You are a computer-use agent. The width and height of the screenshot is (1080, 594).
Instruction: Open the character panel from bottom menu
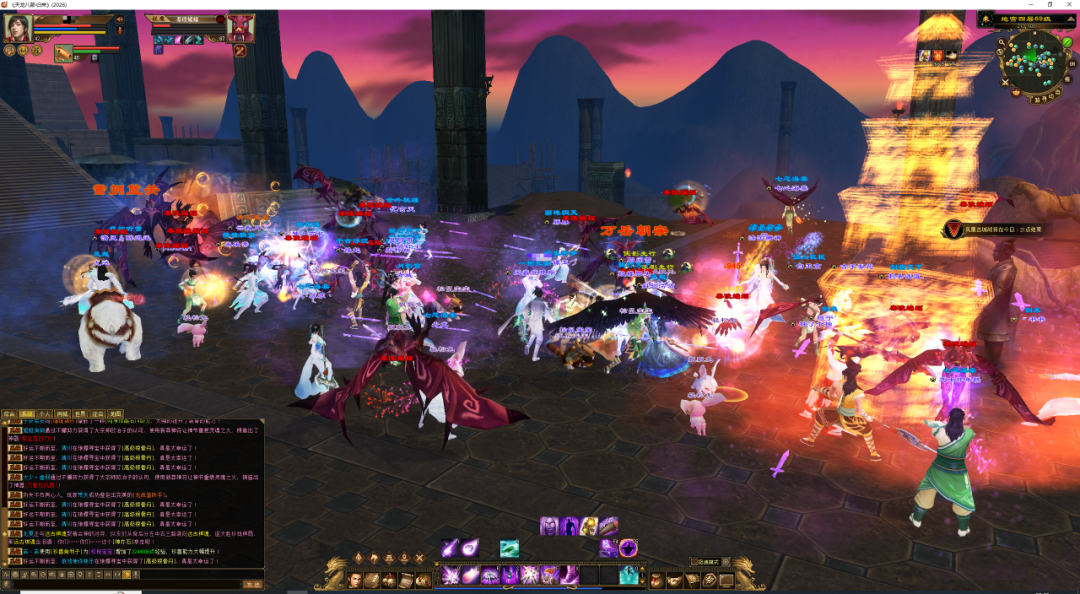coord(355,579)
